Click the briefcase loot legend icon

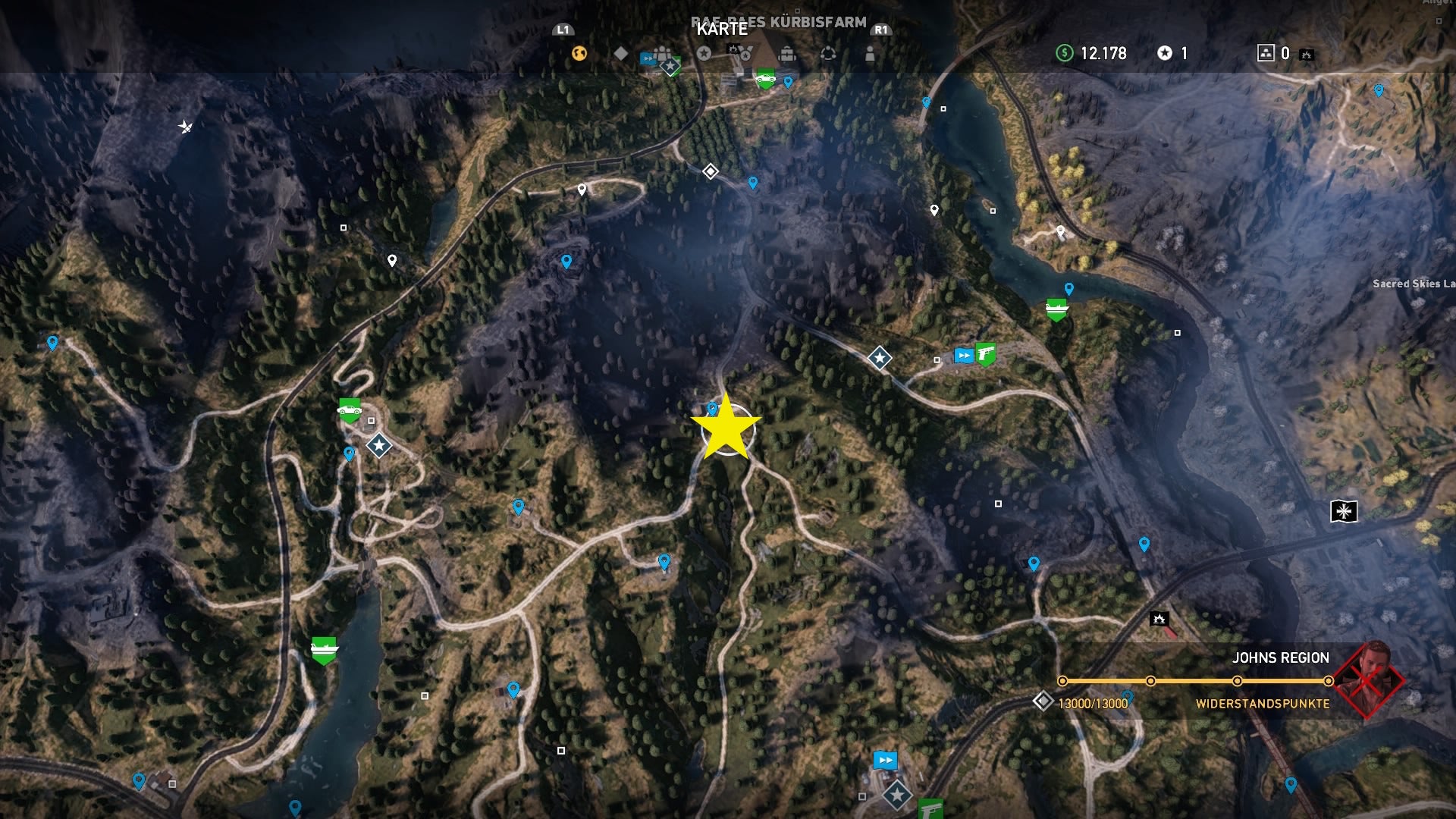(x=788, y=53)
